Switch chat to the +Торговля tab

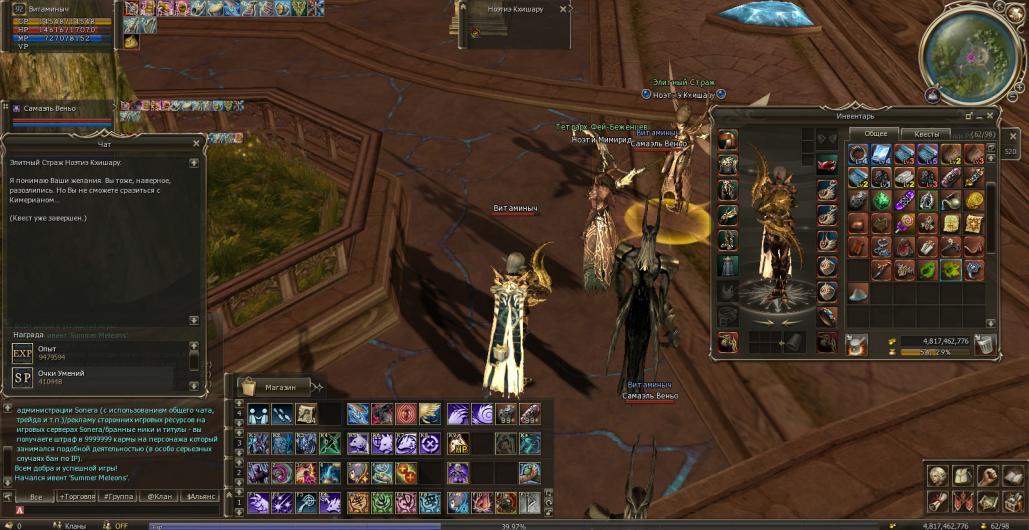80,496
